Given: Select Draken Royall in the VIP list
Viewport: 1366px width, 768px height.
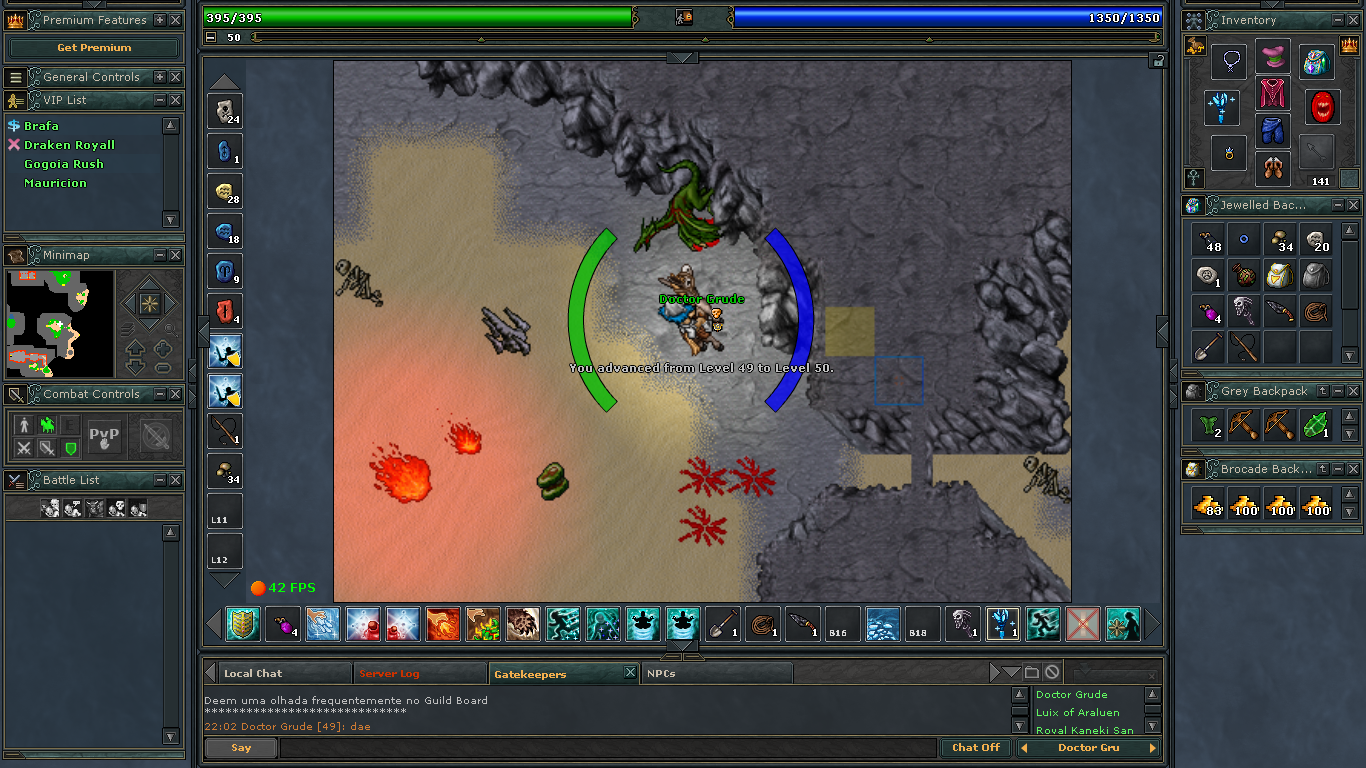Looking at the screenshot, I should click(x=69, y=145).
